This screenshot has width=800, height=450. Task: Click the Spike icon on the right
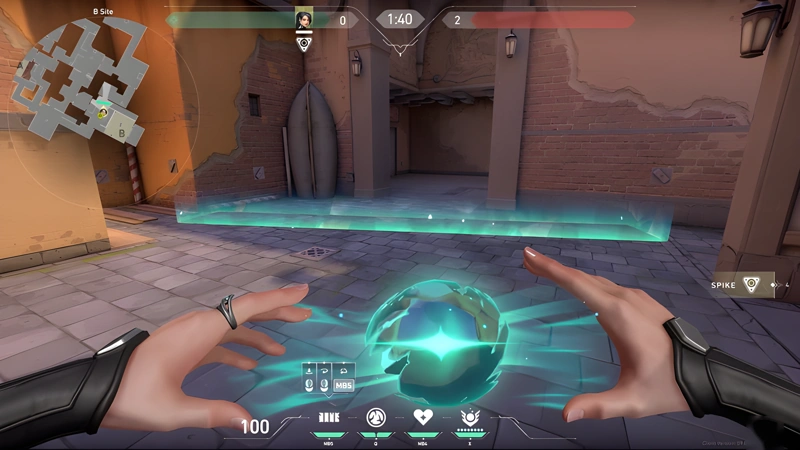point(751,285)
